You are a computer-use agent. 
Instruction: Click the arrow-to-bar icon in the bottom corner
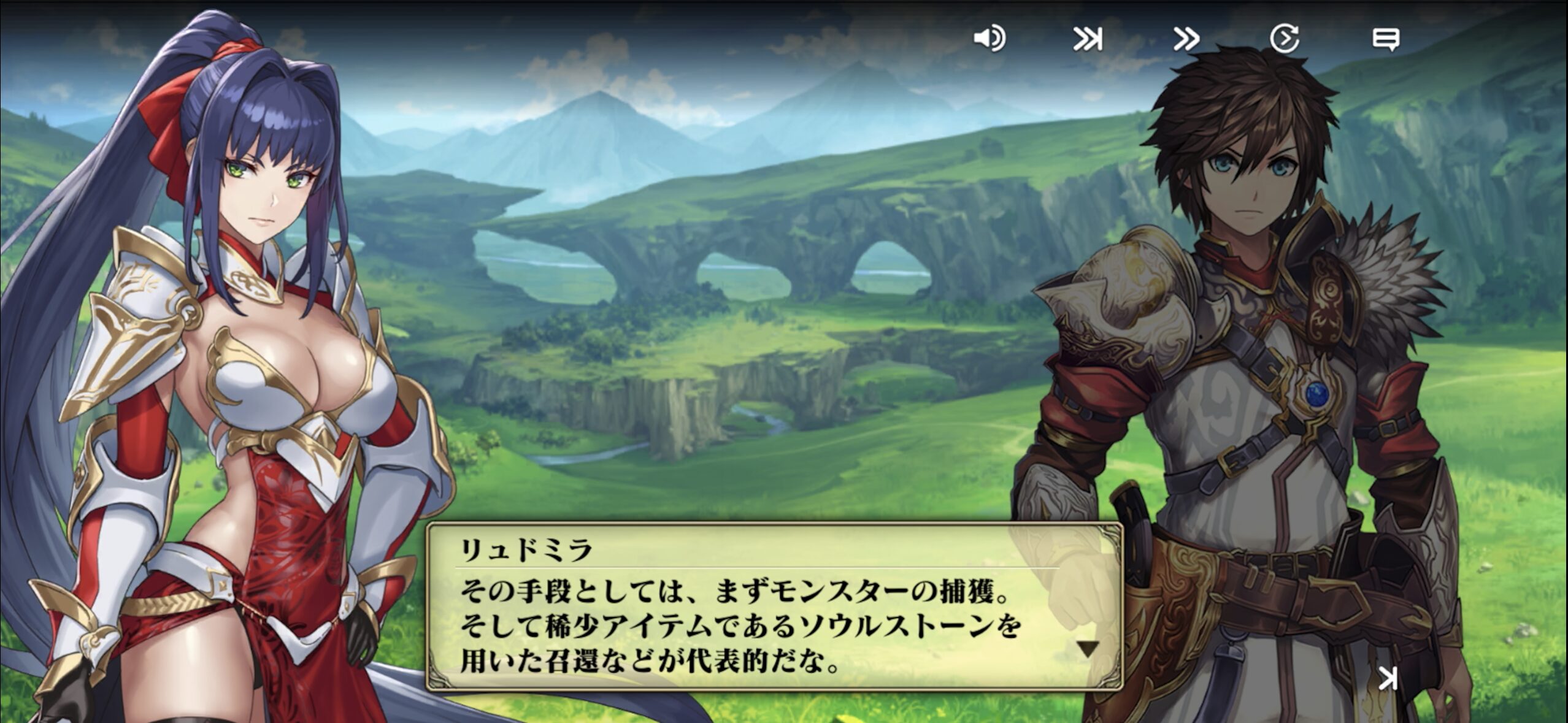[x=1388, y=678]
